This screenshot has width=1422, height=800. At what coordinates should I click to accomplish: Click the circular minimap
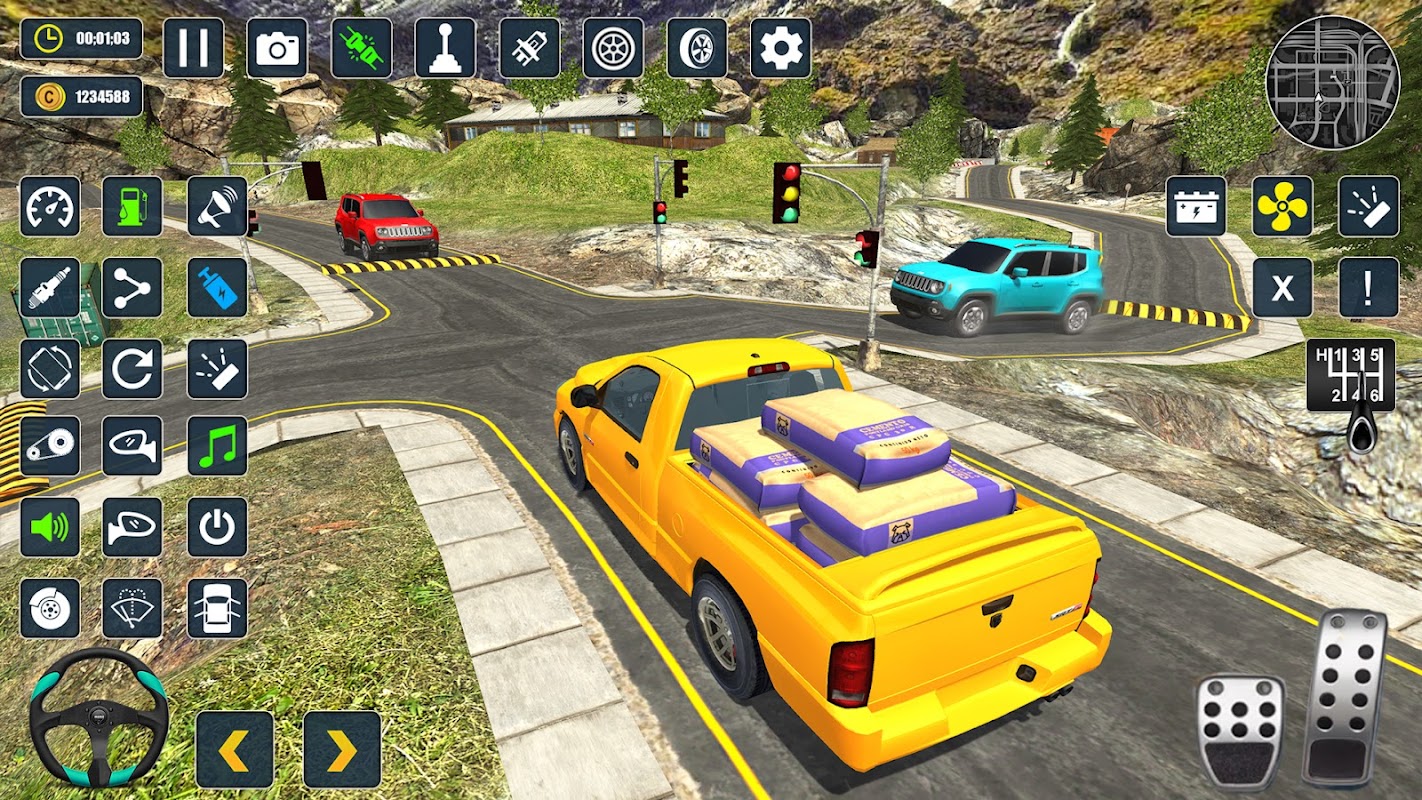pos(1332,83)
